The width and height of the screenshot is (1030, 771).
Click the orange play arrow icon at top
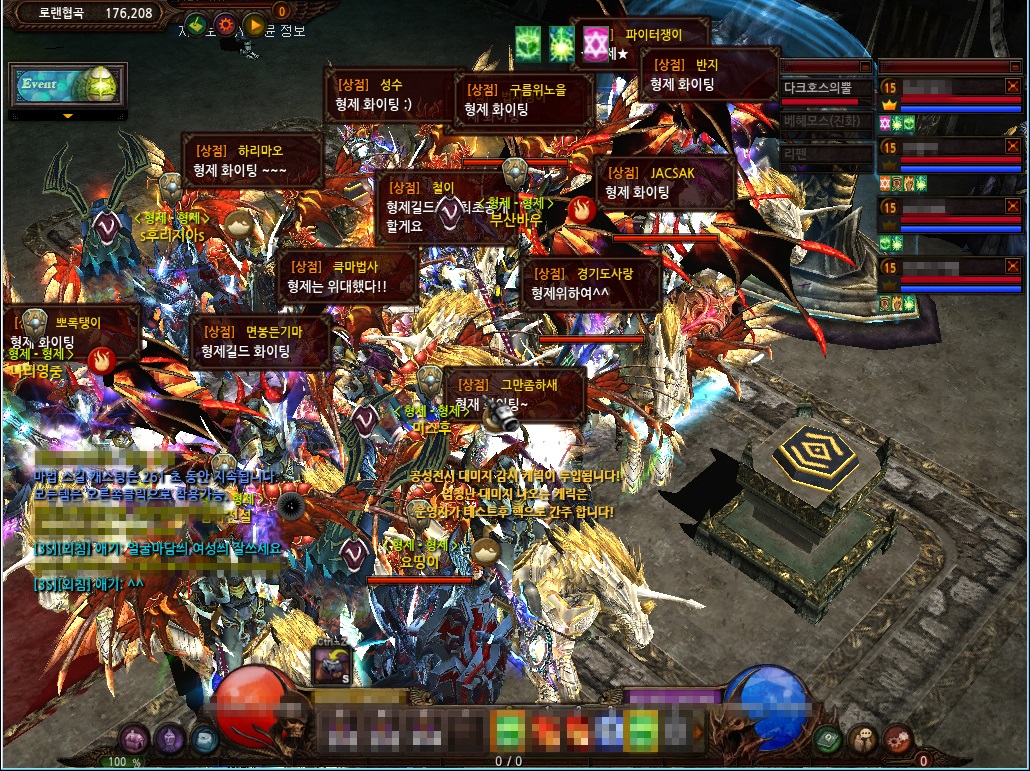255,25
